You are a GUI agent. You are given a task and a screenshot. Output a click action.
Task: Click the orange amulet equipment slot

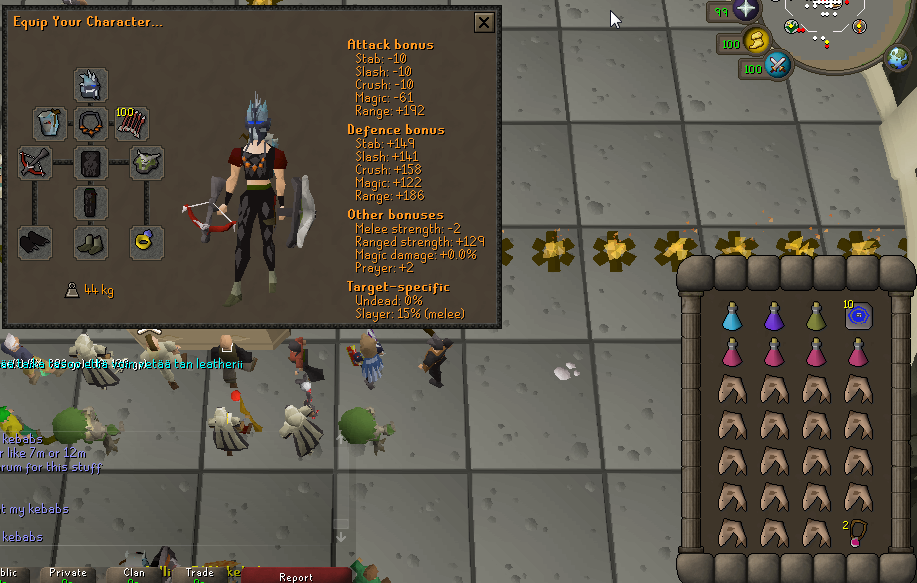[x=91, y=124]
